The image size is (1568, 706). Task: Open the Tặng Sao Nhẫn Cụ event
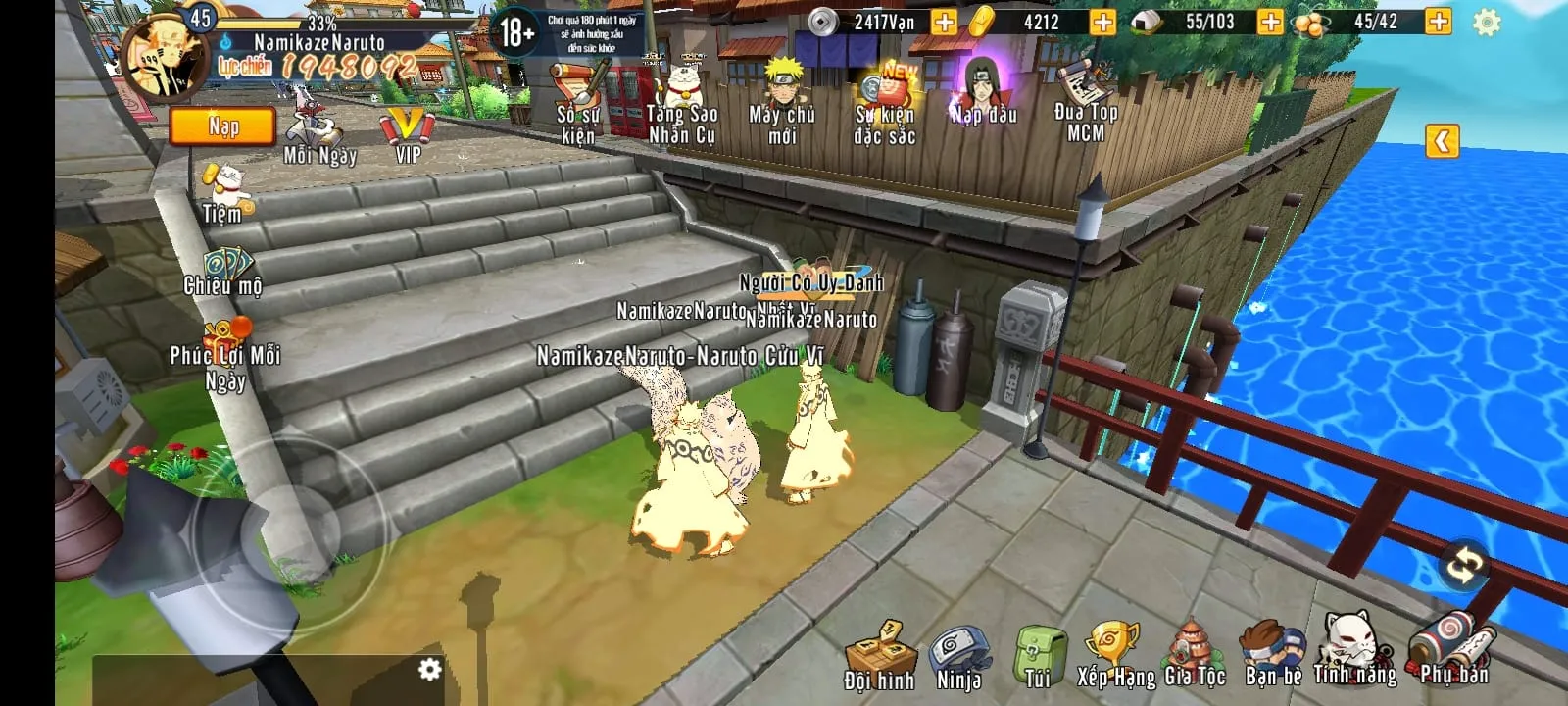682,101
